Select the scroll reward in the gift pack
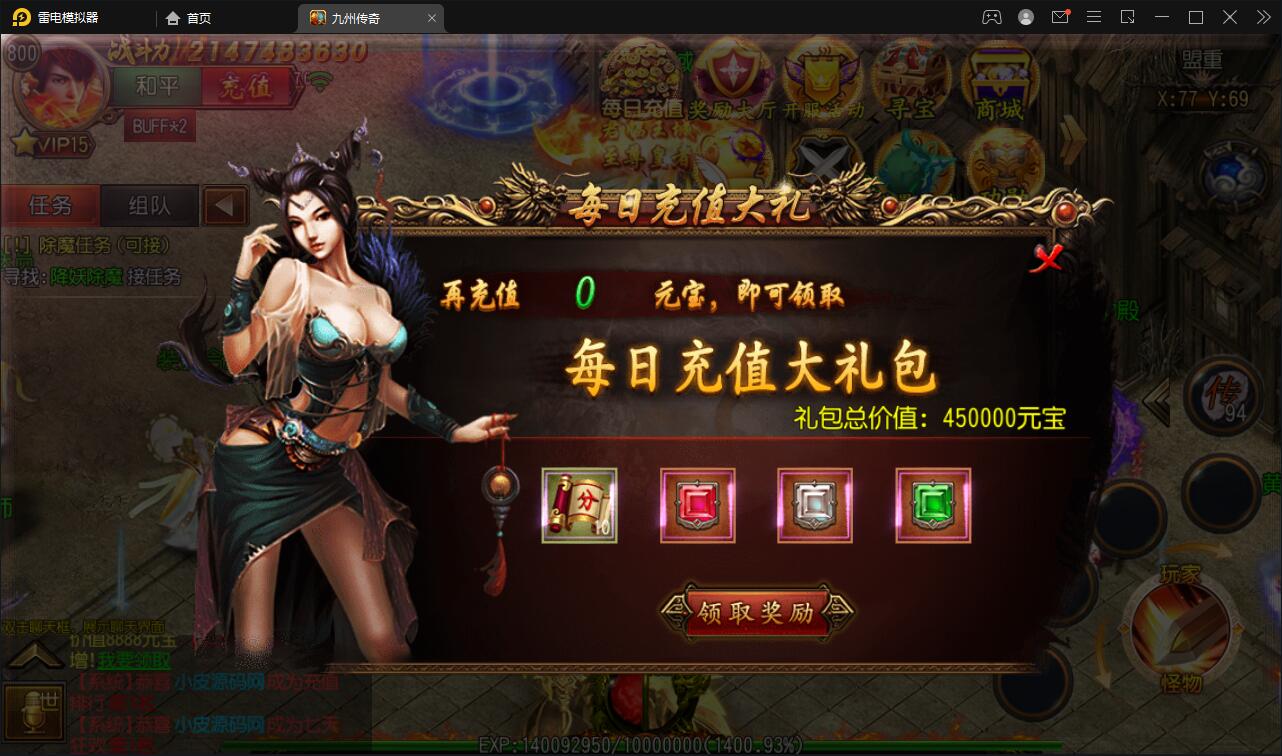 (579, 505)
